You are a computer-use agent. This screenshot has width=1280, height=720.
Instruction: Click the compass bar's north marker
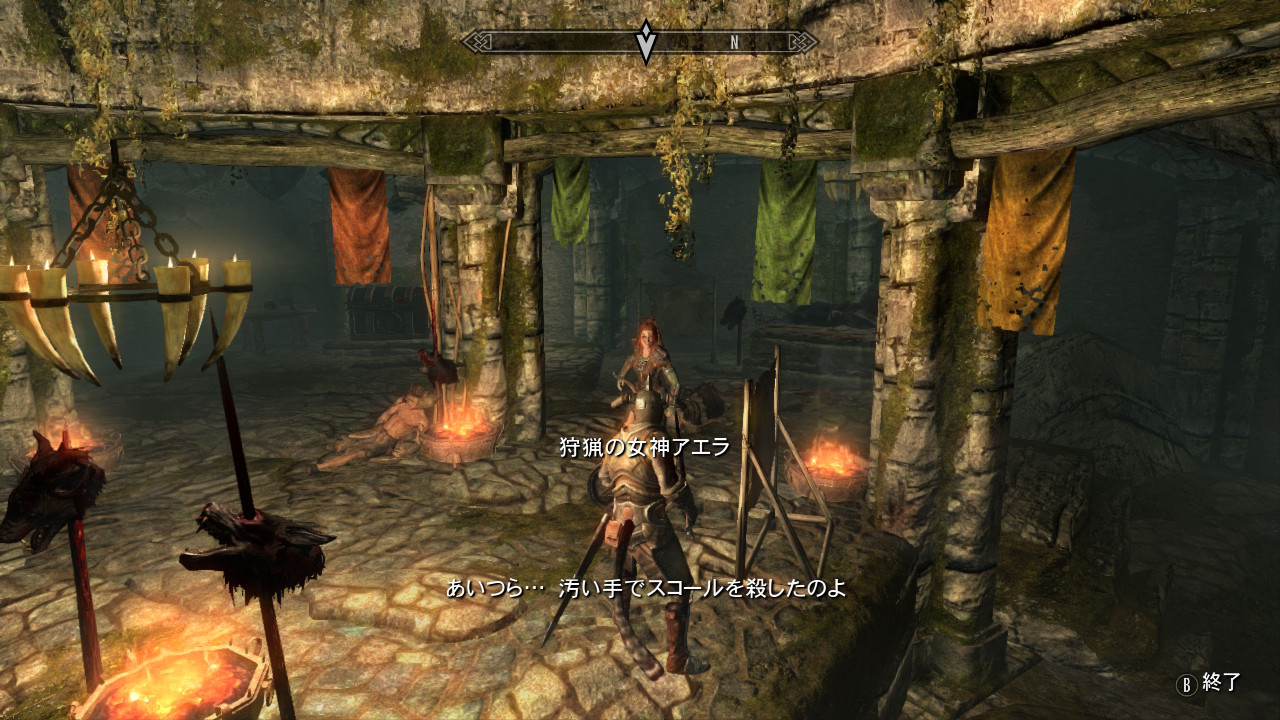point(734,42)
